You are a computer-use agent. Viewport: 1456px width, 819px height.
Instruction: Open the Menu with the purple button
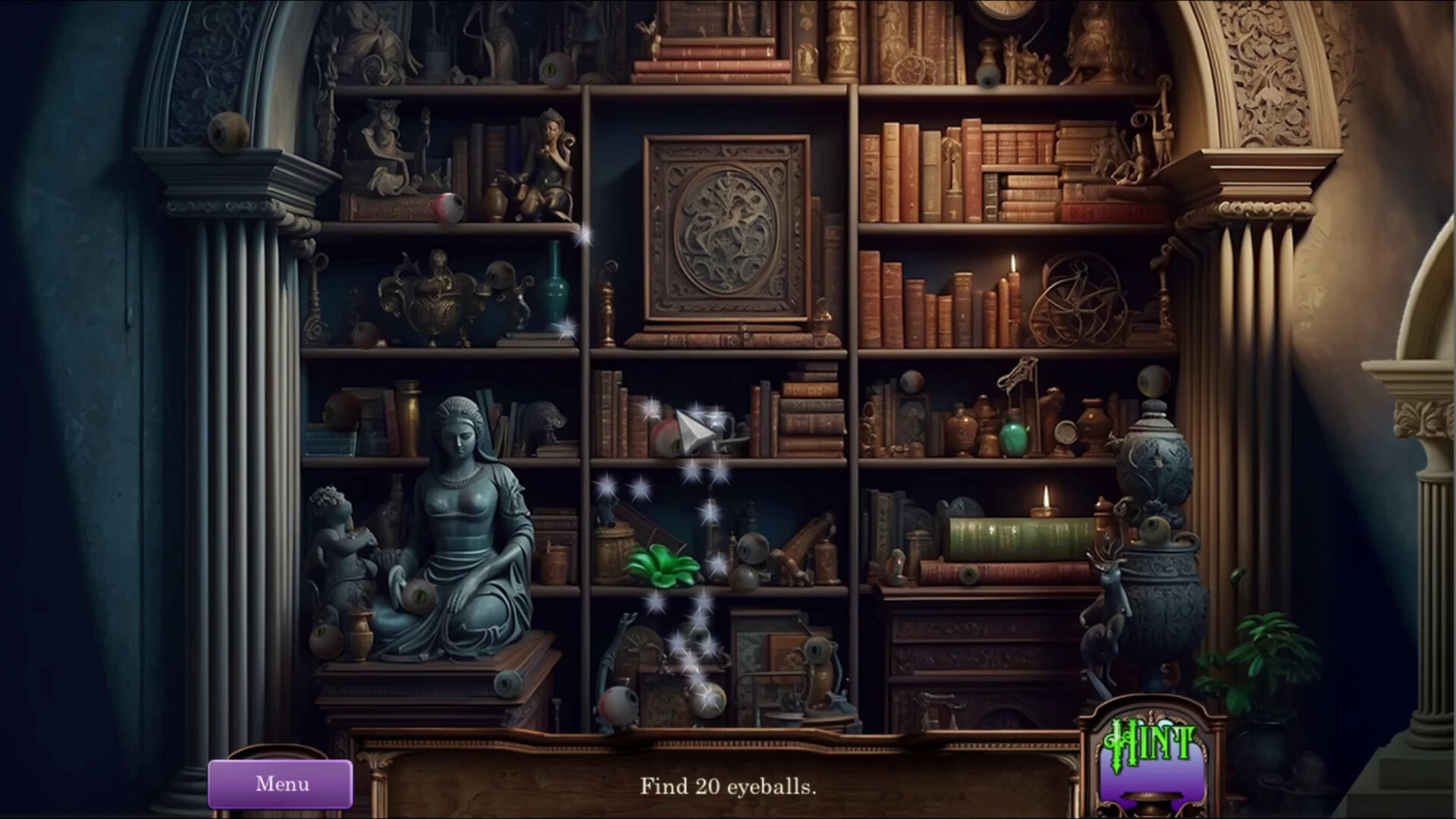point(281,783)
